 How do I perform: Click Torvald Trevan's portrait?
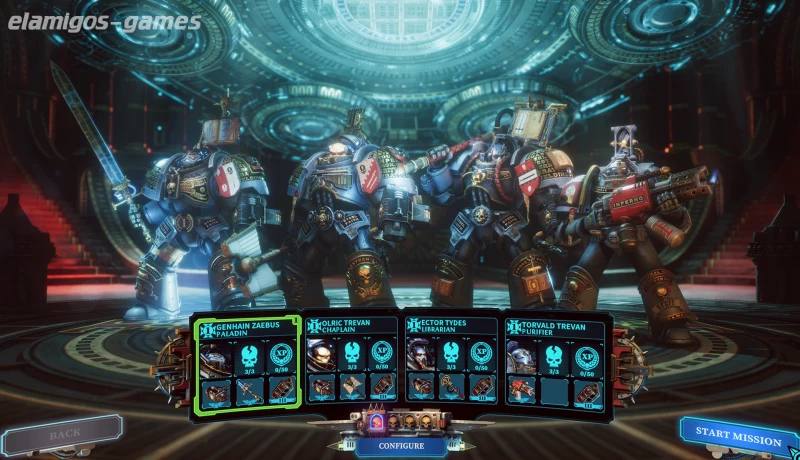pyautogui.click(x=521, y=356)
